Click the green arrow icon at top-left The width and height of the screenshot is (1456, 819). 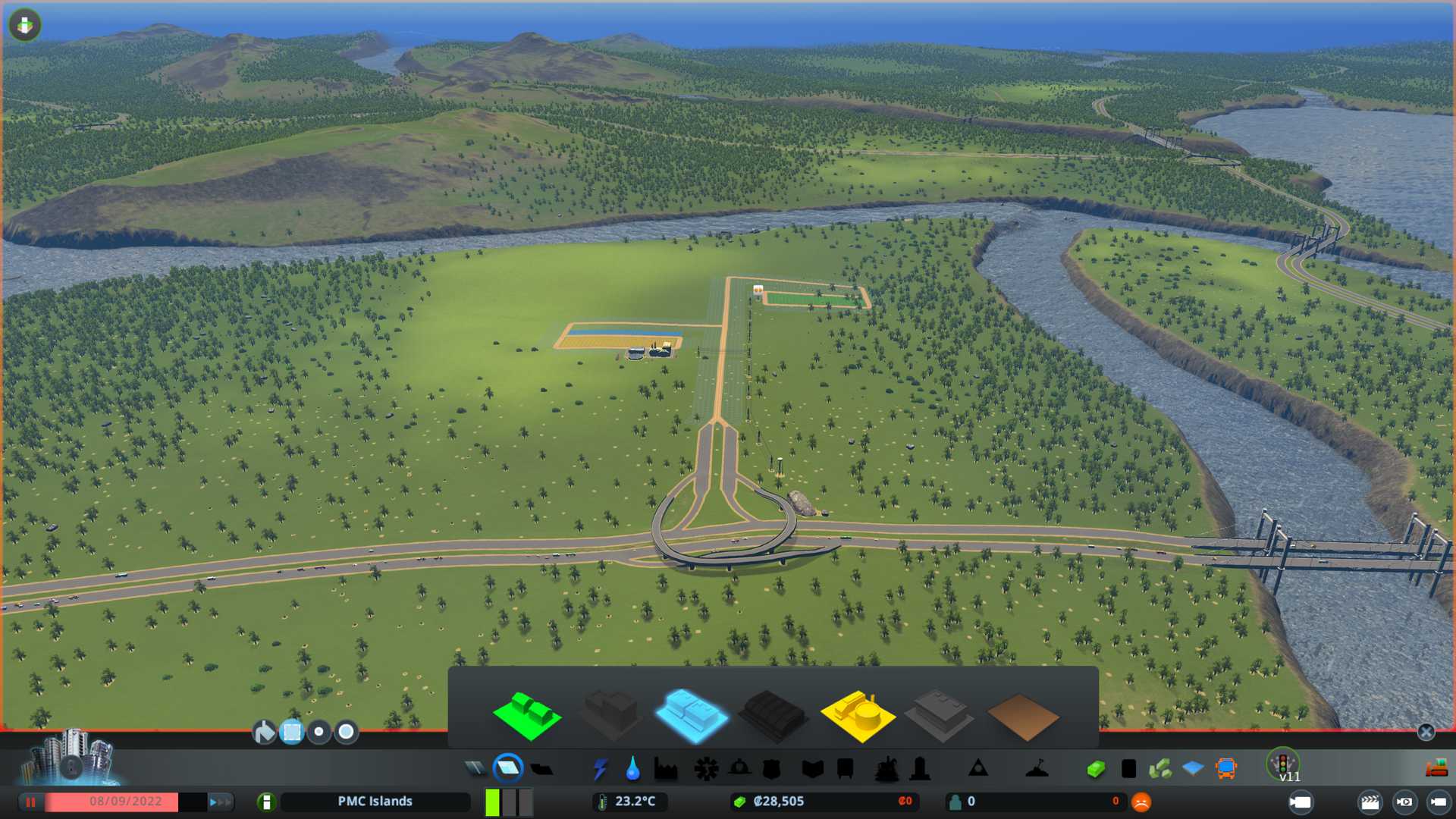coord(24,25)
